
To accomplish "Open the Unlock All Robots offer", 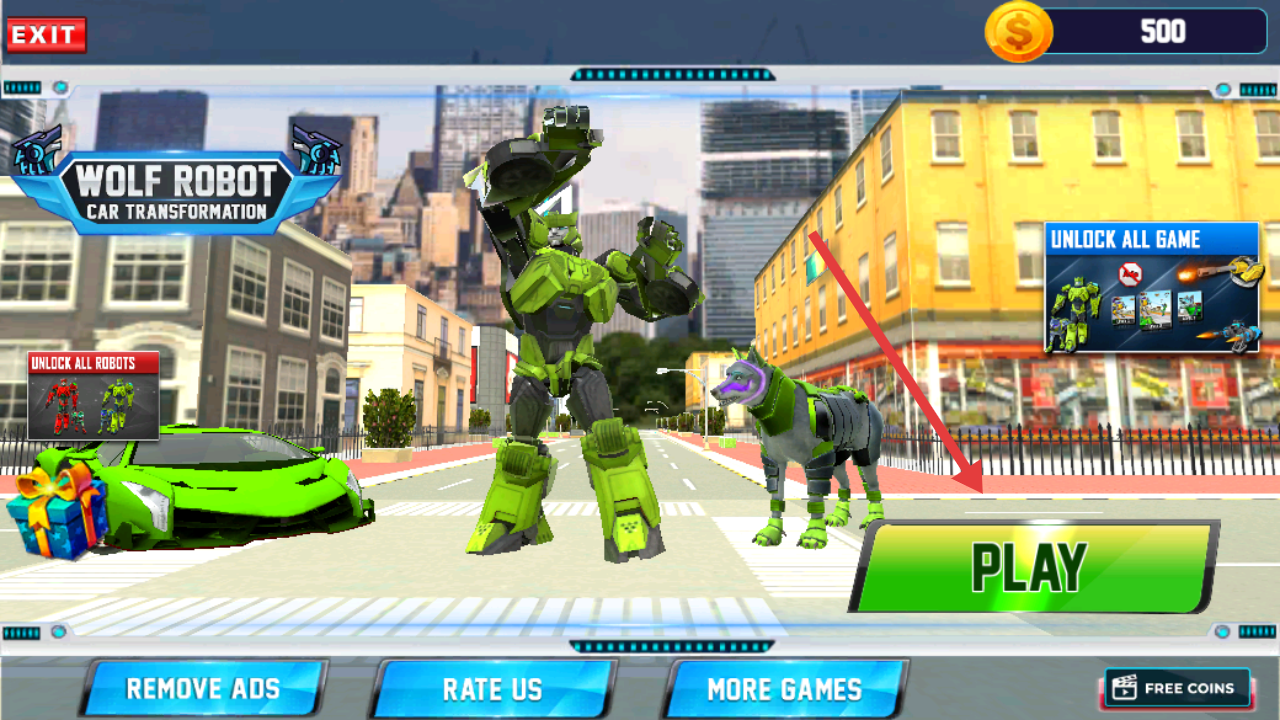I will [93, 395].
